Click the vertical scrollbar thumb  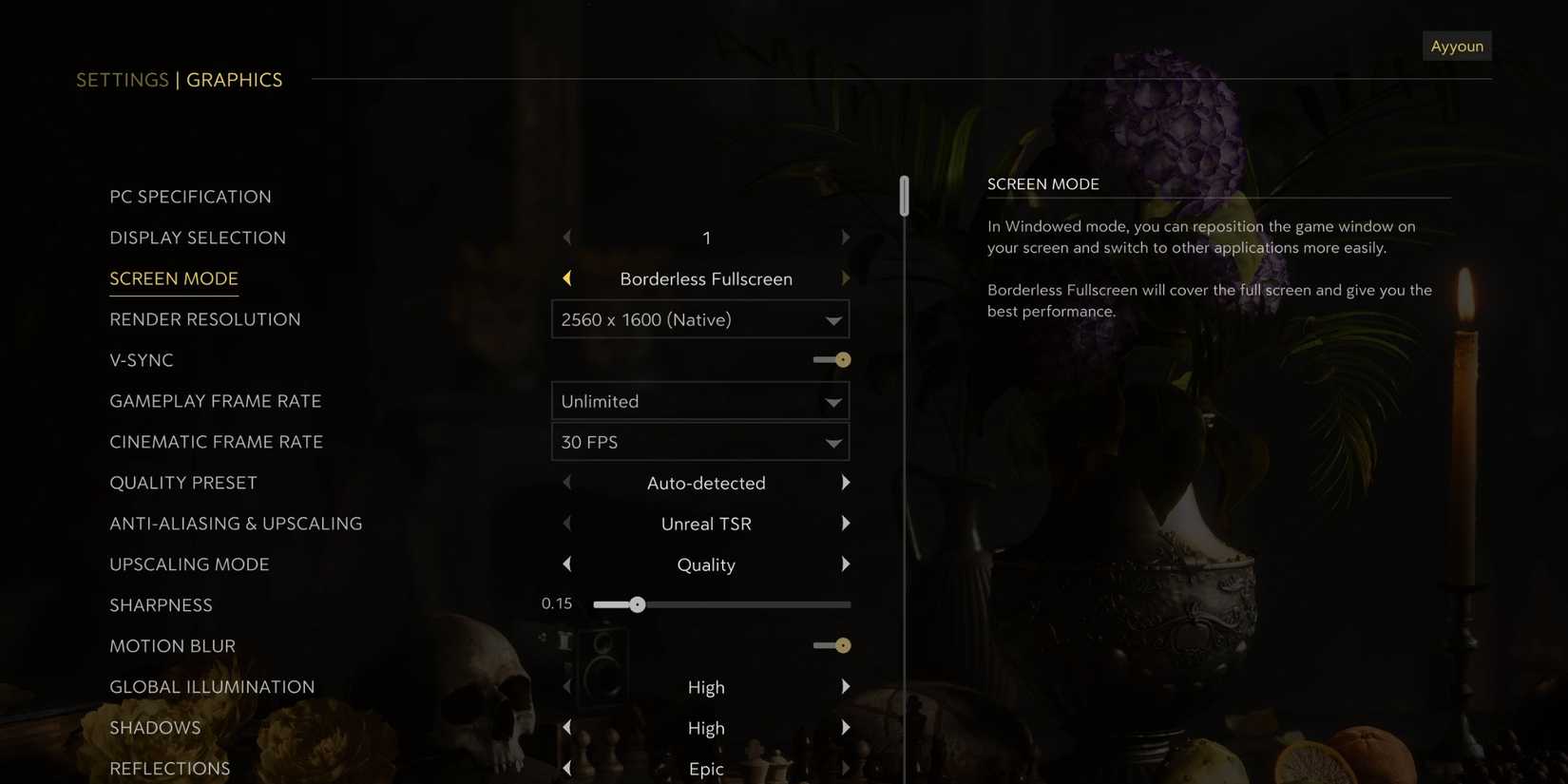tap(904, 195)
